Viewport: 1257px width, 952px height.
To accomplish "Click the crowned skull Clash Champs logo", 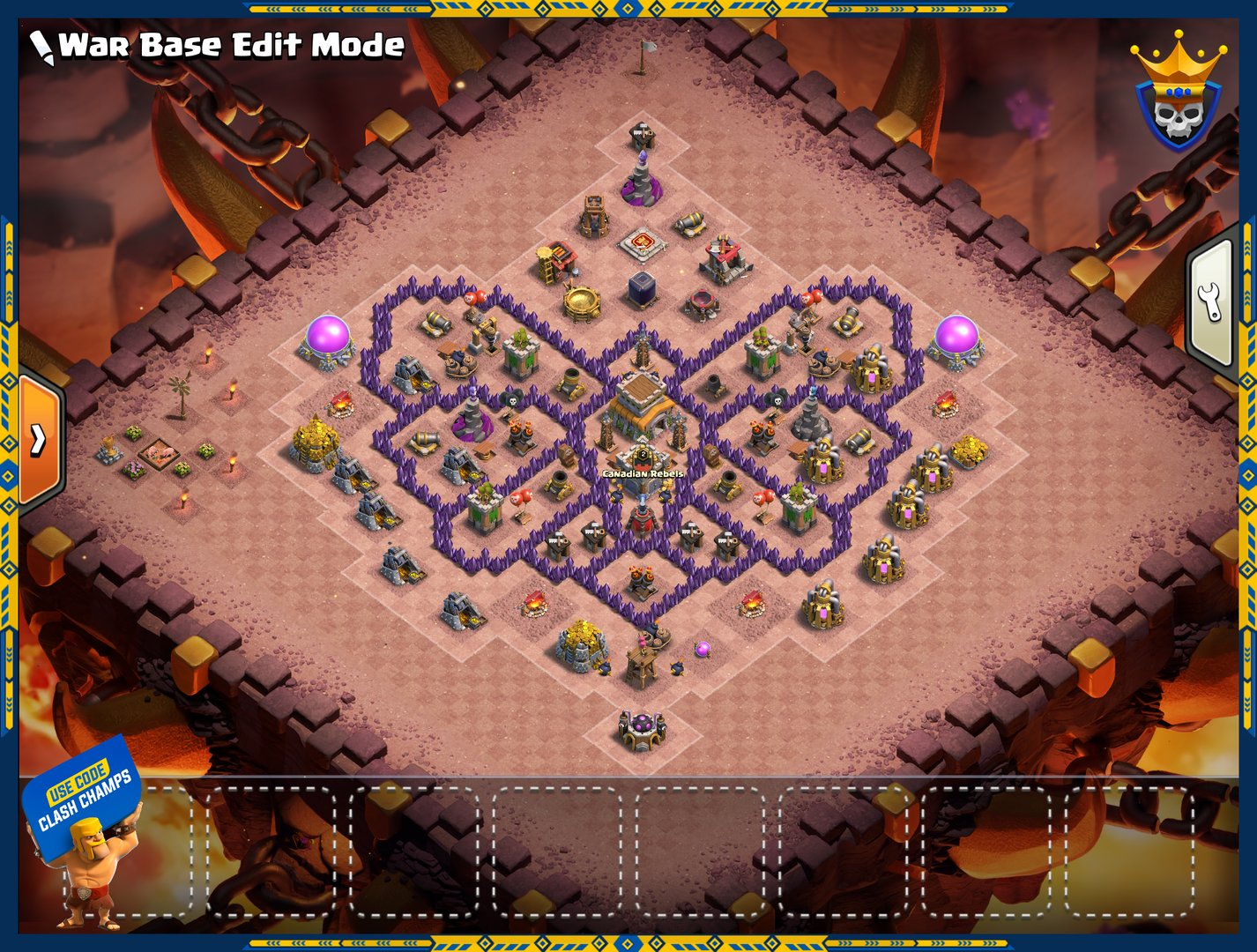I will pyautogui.click(x=1178, y=93).
